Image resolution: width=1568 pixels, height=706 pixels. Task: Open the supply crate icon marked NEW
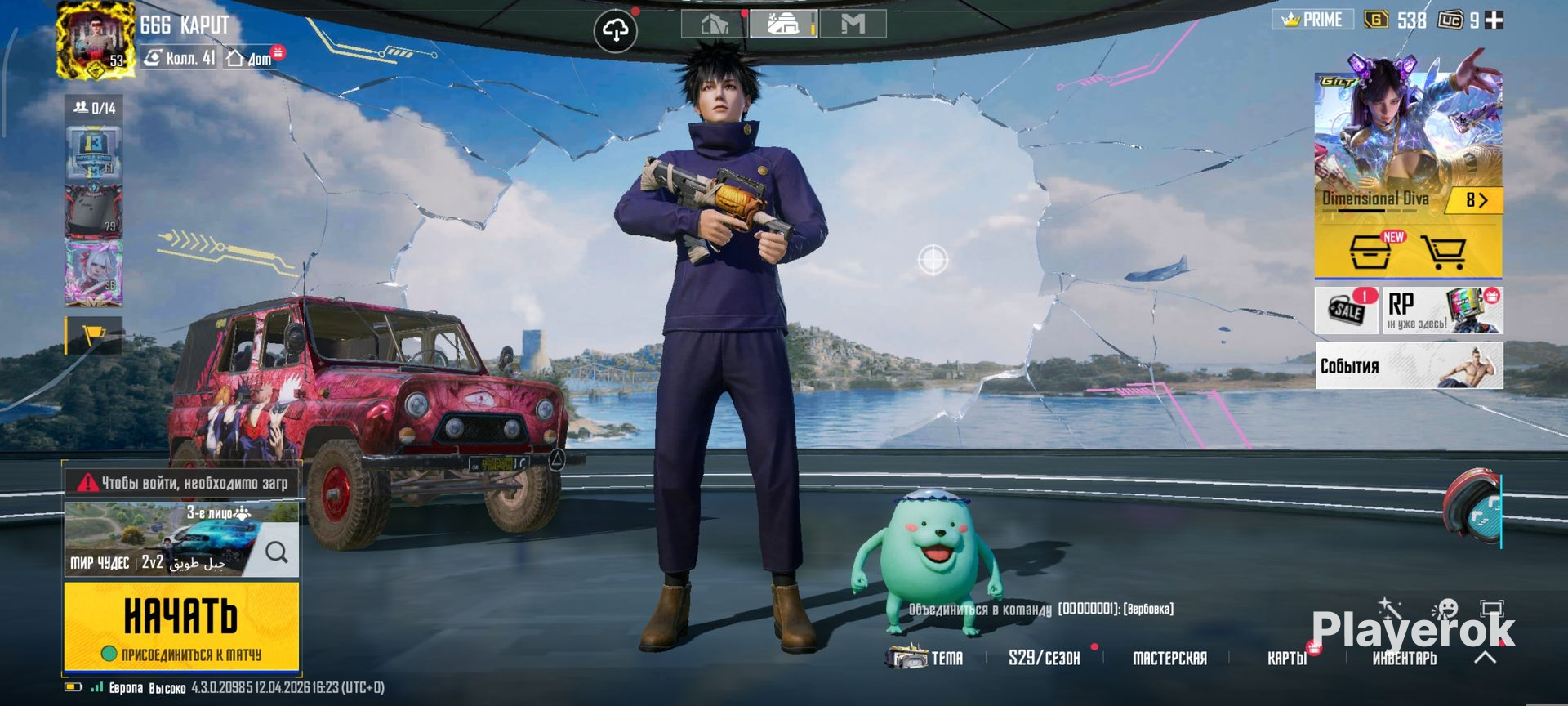[1371, 252]
